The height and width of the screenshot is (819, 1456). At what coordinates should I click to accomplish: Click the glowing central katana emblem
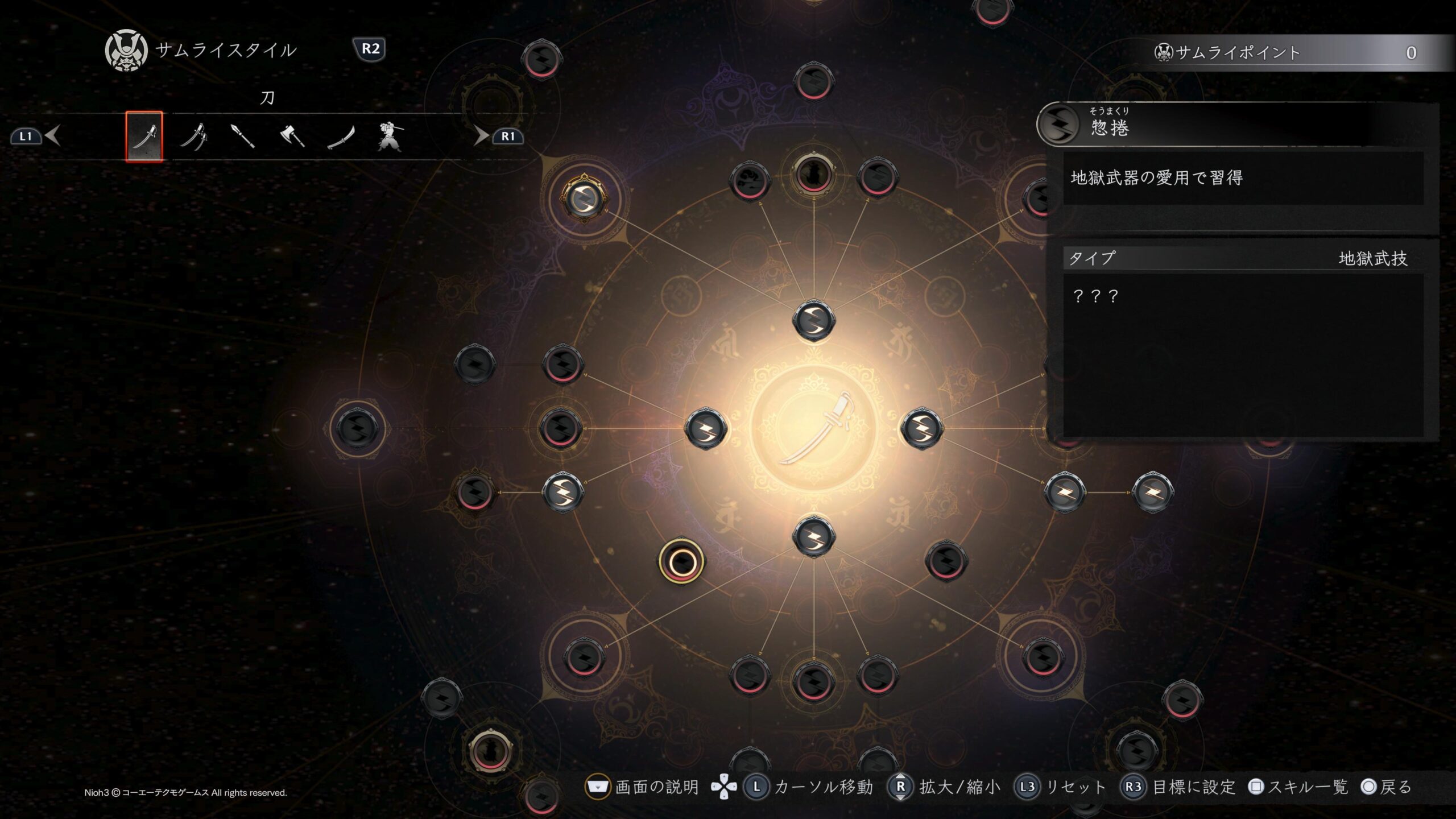pos(814,428)
